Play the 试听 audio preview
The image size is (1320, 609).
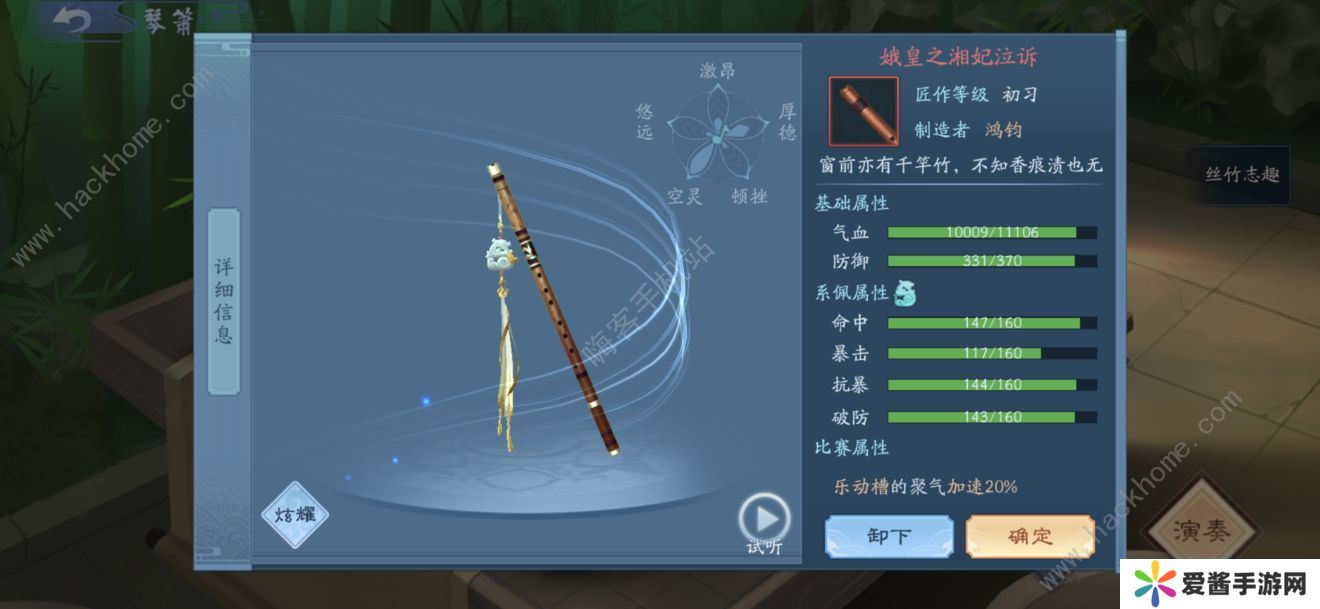[x=765, y=520]
